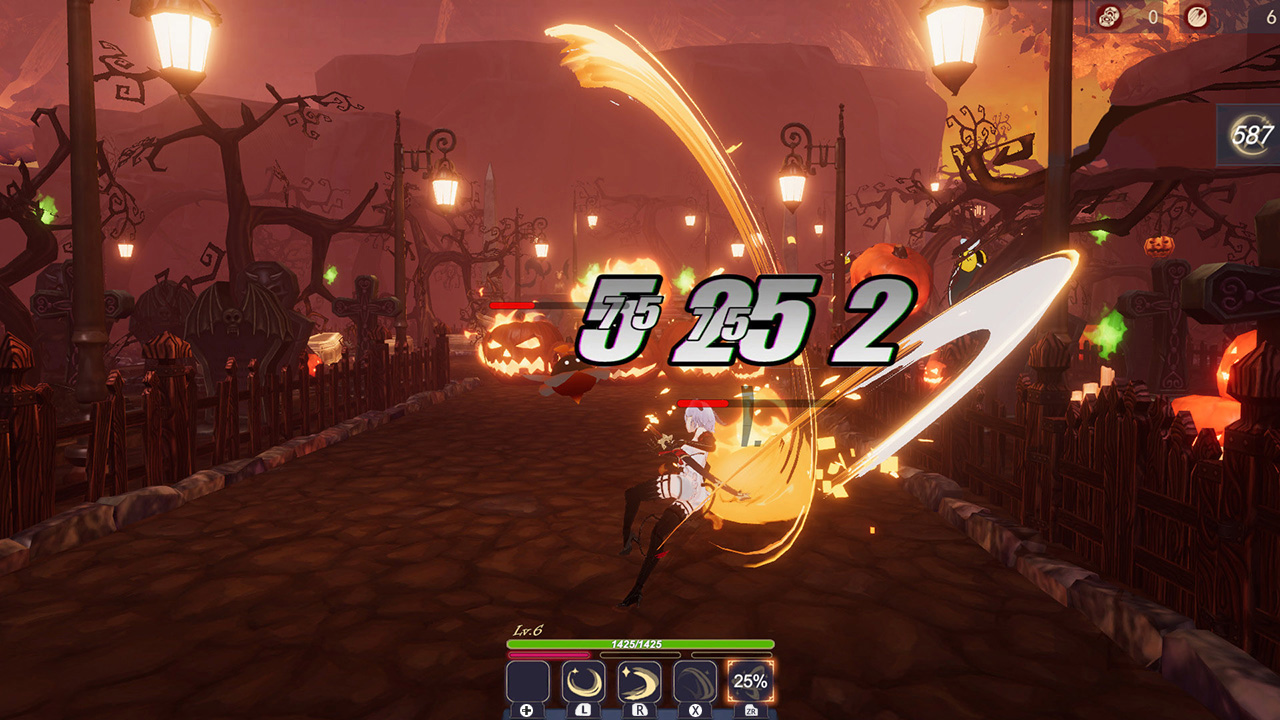Click the empty skill slot marked with plus
Screen dimensions: 1280x720
(526, 682)
